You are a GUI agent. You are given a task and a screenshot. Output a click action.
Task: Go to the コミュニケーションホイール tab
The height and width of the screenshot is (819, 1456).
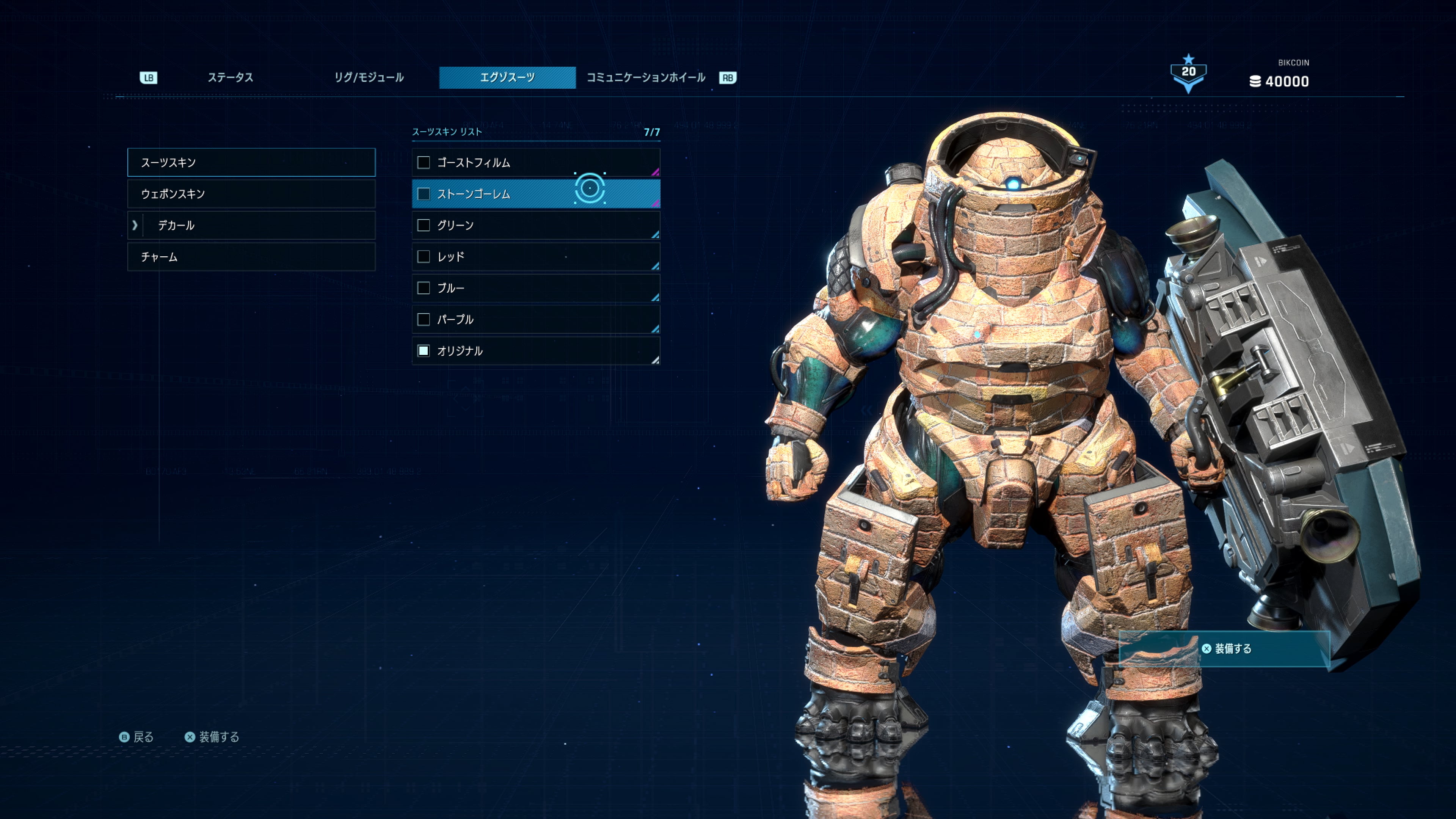(645, 77)
